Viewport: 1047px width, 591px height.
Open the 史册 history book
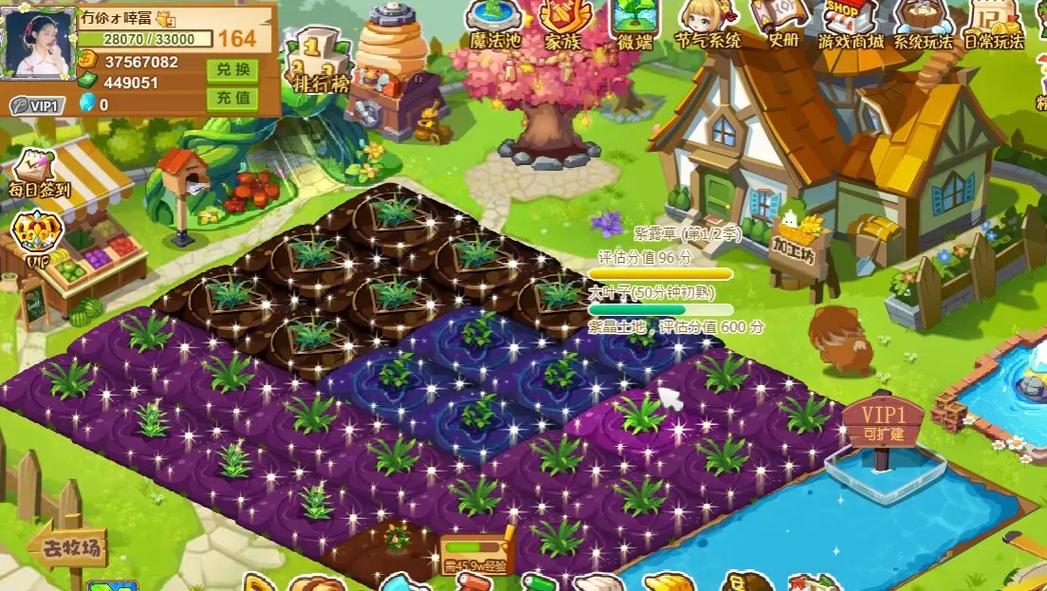782,23
